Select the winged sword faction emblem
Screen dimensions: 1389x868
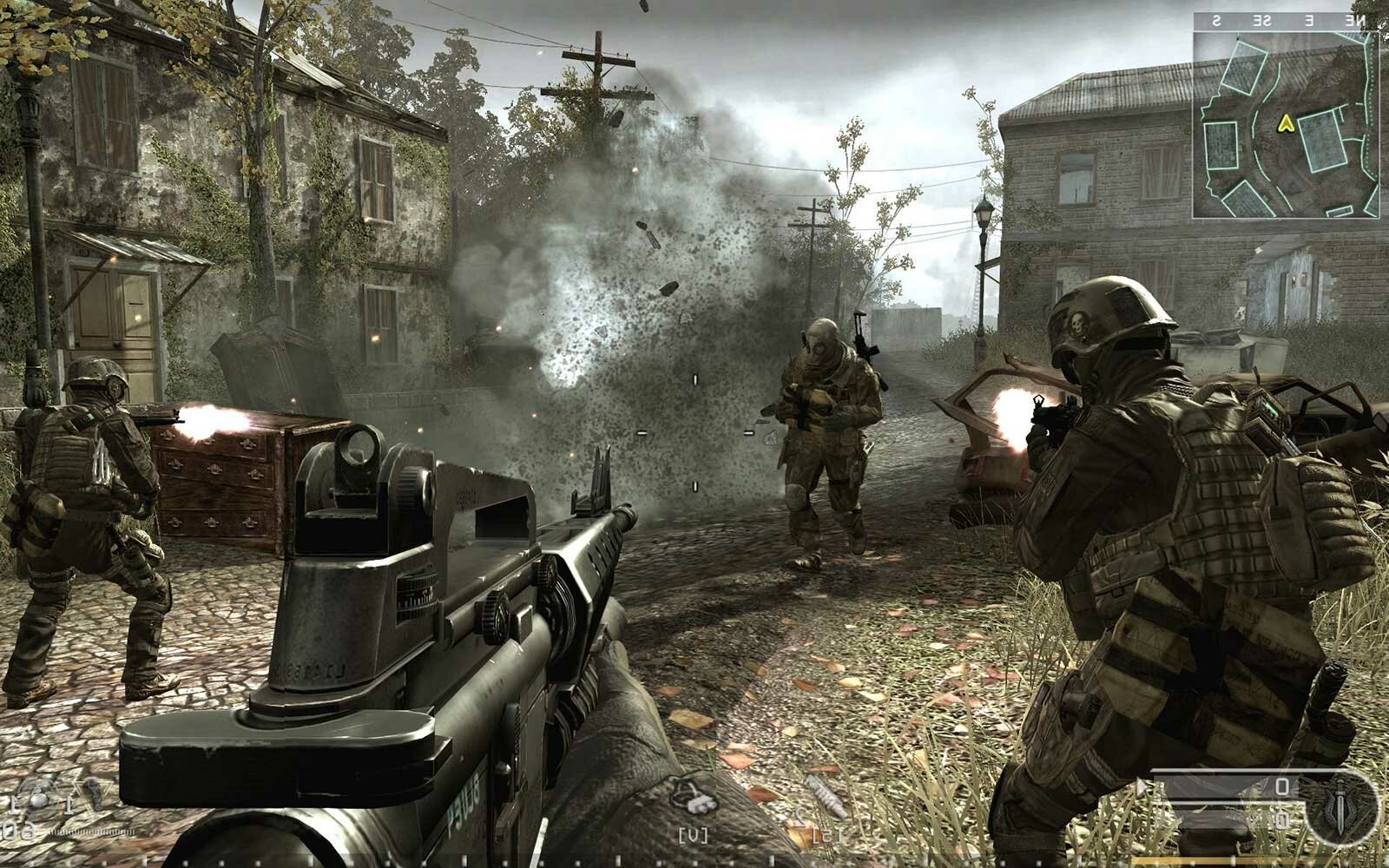[1340, 809]
